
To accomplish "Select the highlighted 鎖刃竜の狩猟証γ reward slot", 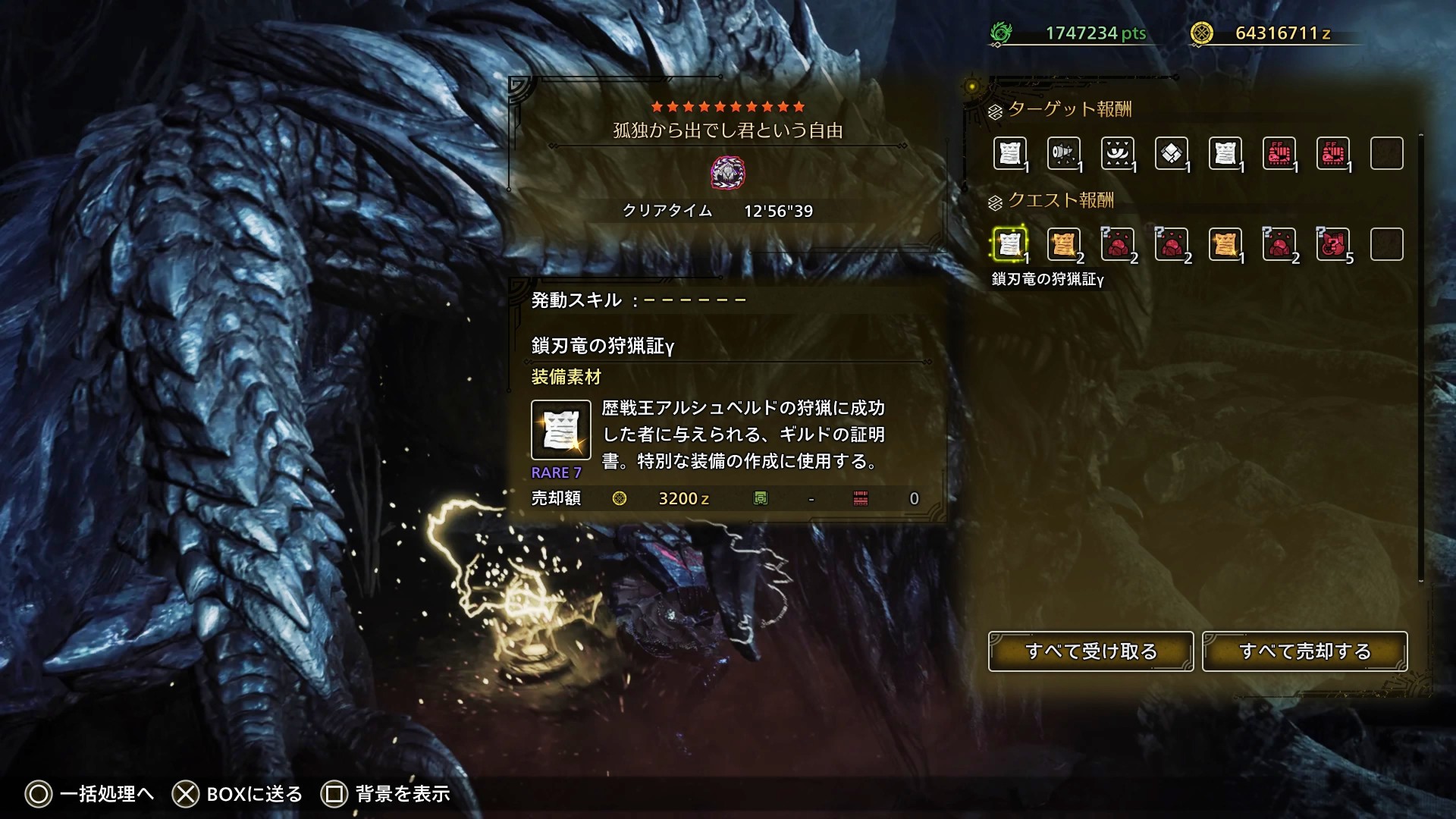I will tap(1009, 244).
